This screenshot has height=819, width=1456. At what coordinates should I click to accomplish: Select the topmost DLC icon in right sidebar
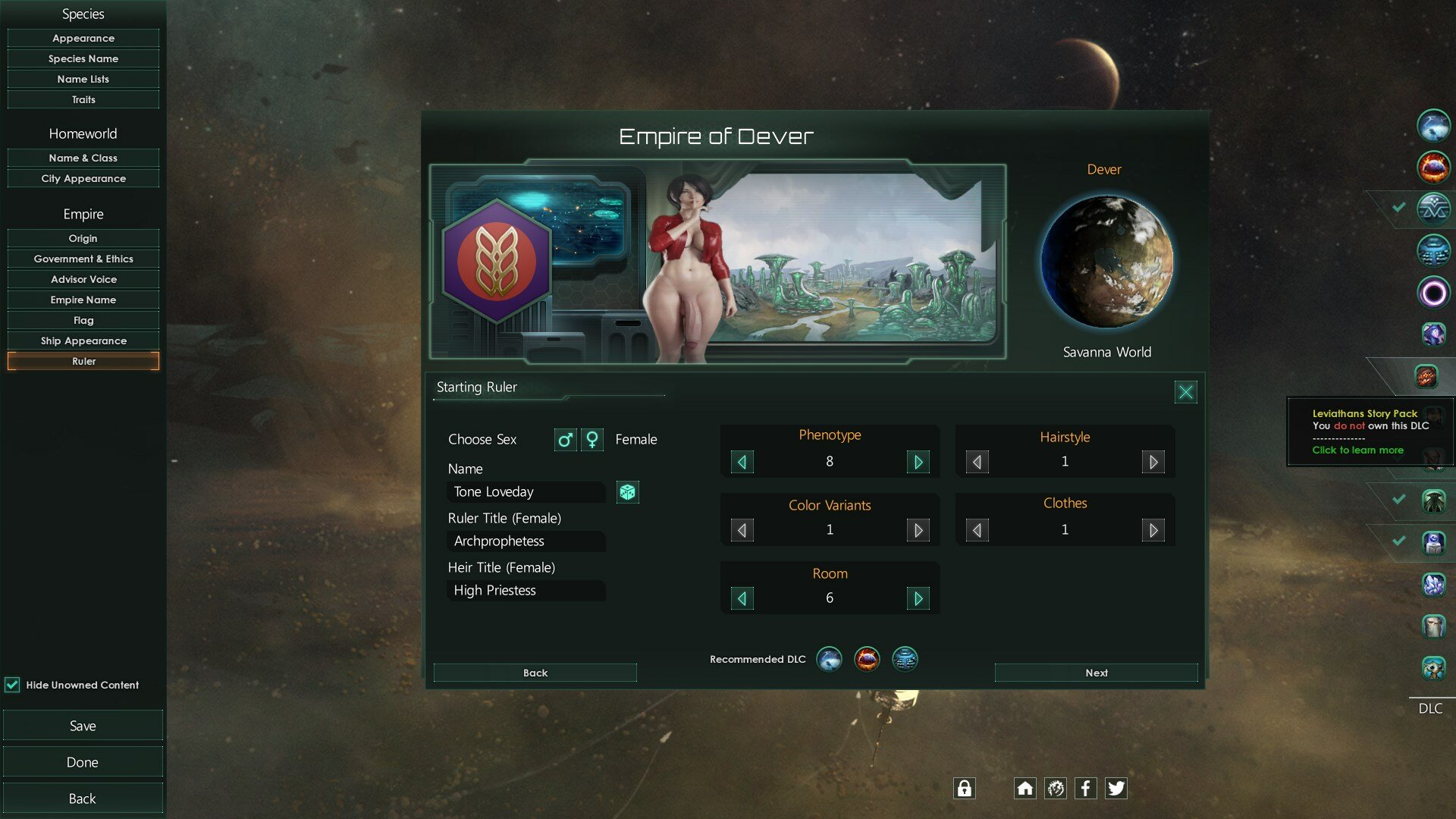1432,126
